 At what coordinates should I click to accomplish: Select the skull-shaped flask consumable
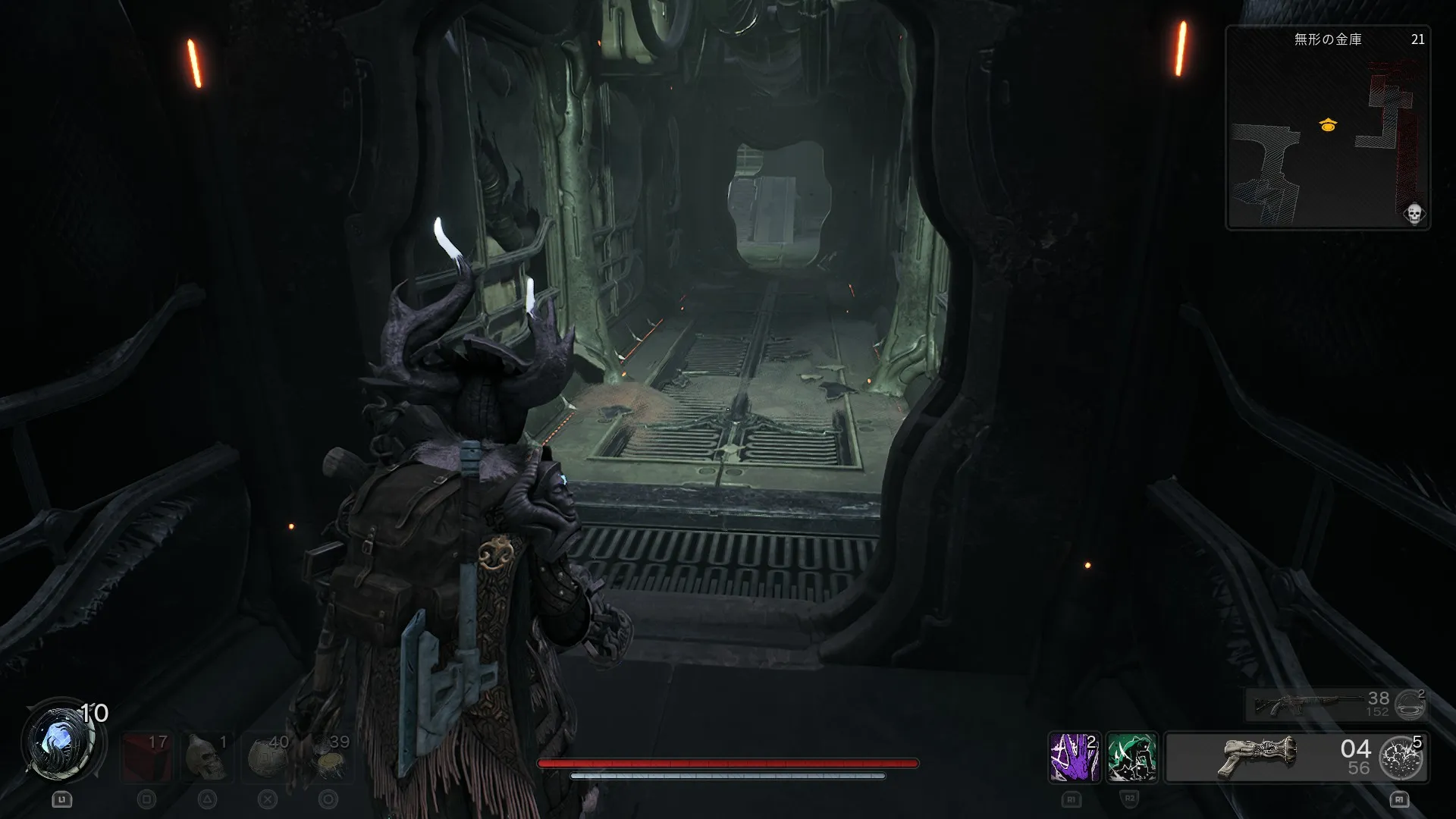pyautogui.click(x=208, y=756)
